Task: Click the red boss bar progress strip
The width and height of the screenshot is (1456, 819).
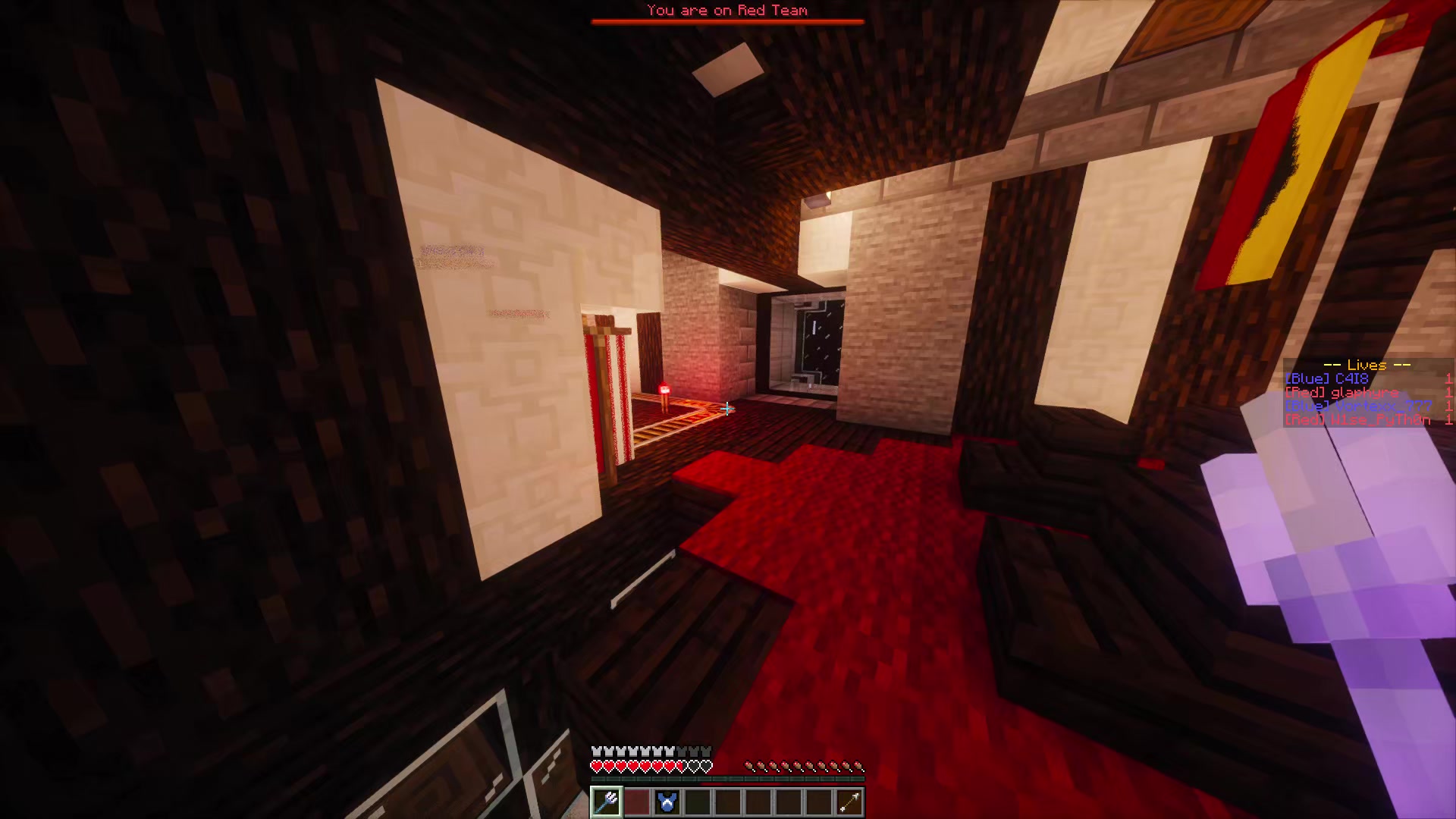Action: pyautogui.click(x=728, y=21)
